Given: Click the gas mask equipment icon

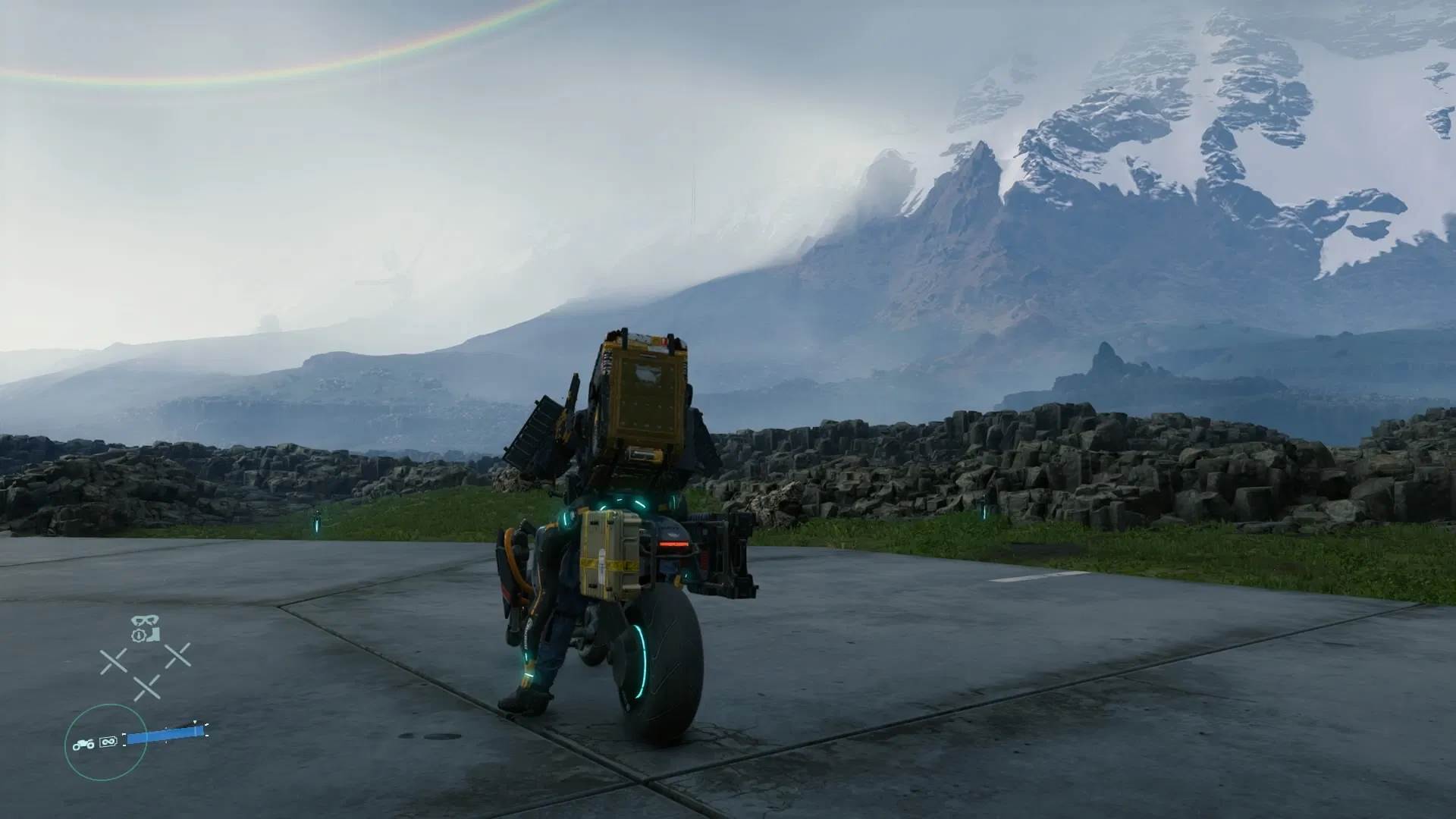Looking at the screenshot, I should click(x=144, y=620).
